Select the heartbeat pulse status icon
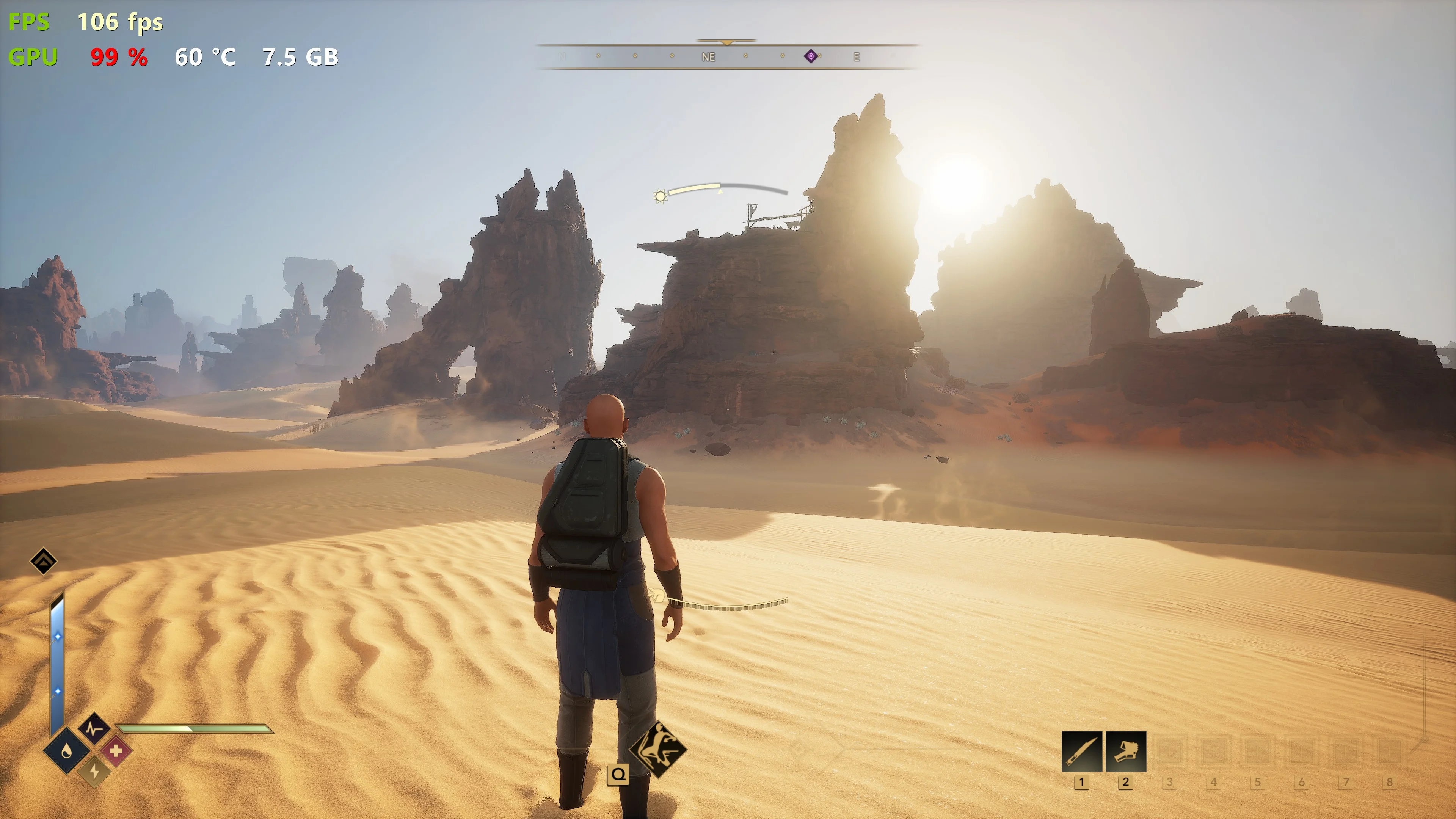 (x=94, y=728)
